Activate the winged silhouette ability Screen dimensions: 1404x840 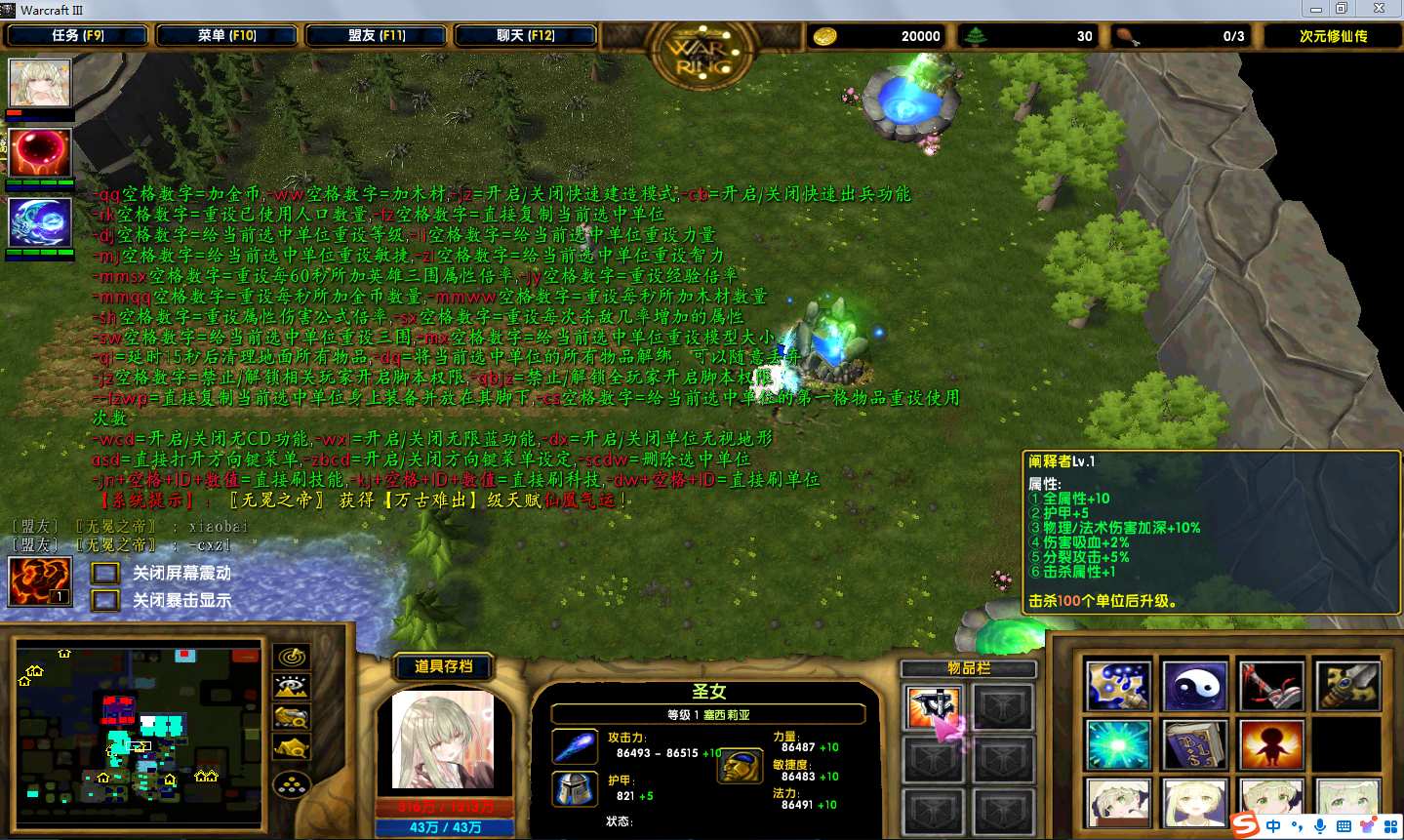pyautogui.click(x=1270, y=746)
